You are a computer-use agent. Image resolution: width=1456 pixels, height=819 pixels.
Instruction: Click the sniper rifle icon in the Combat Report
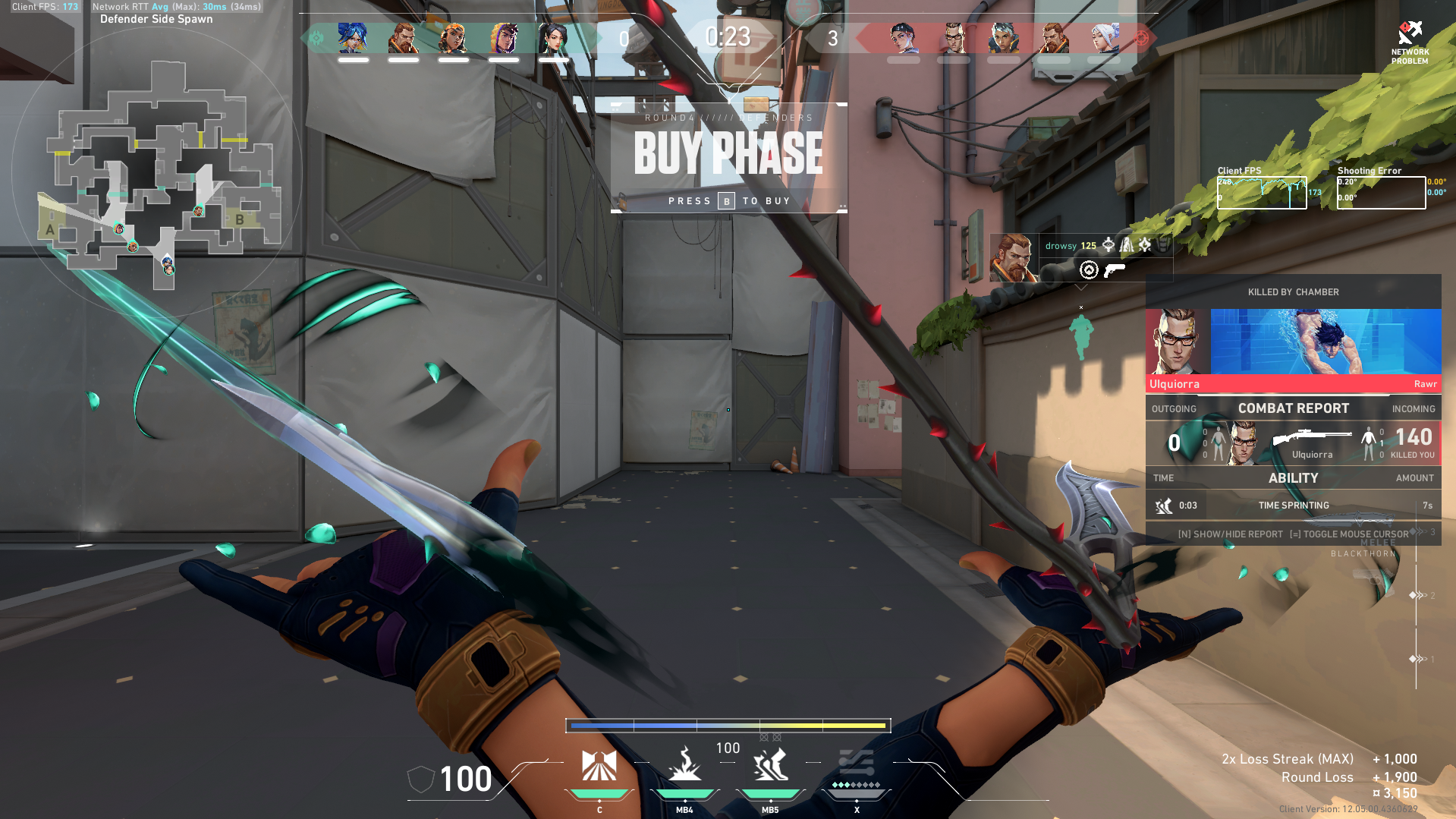pyautogui.click(x=1311, y=437)
